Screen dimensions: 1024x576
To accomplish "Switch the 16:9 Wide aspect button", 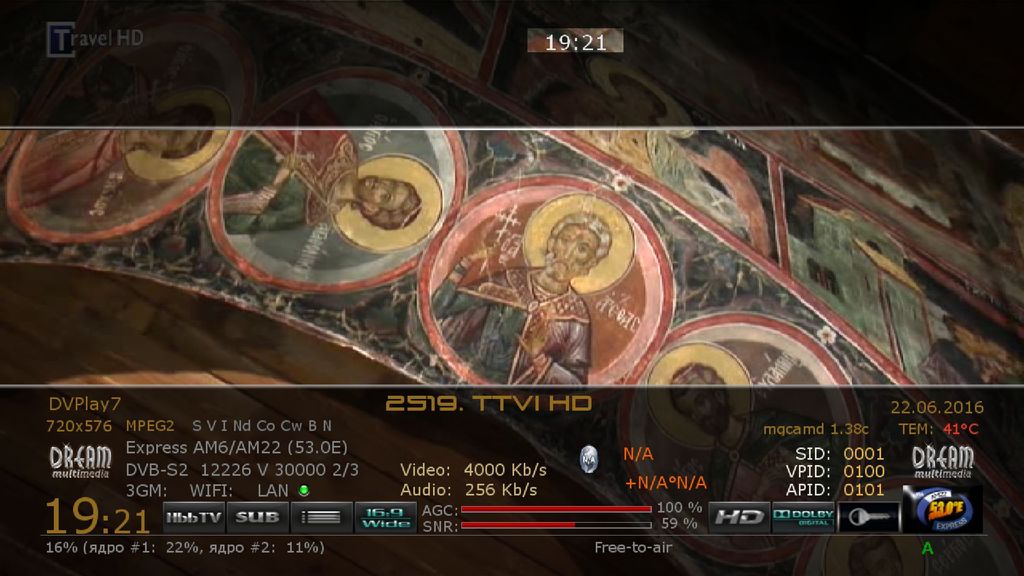I will pos(383,517).
